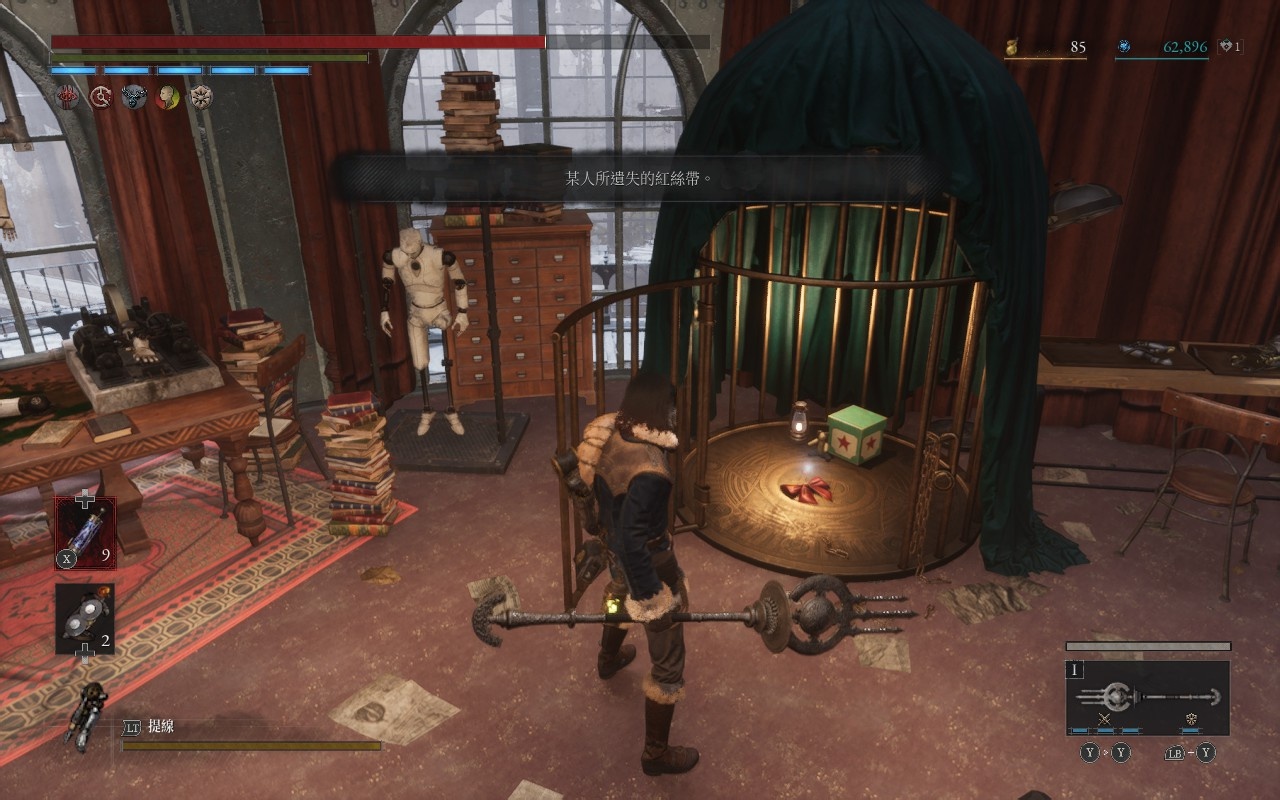Click the pale flower-shaped status icon

pyautogui.click(x=201, y=97)
